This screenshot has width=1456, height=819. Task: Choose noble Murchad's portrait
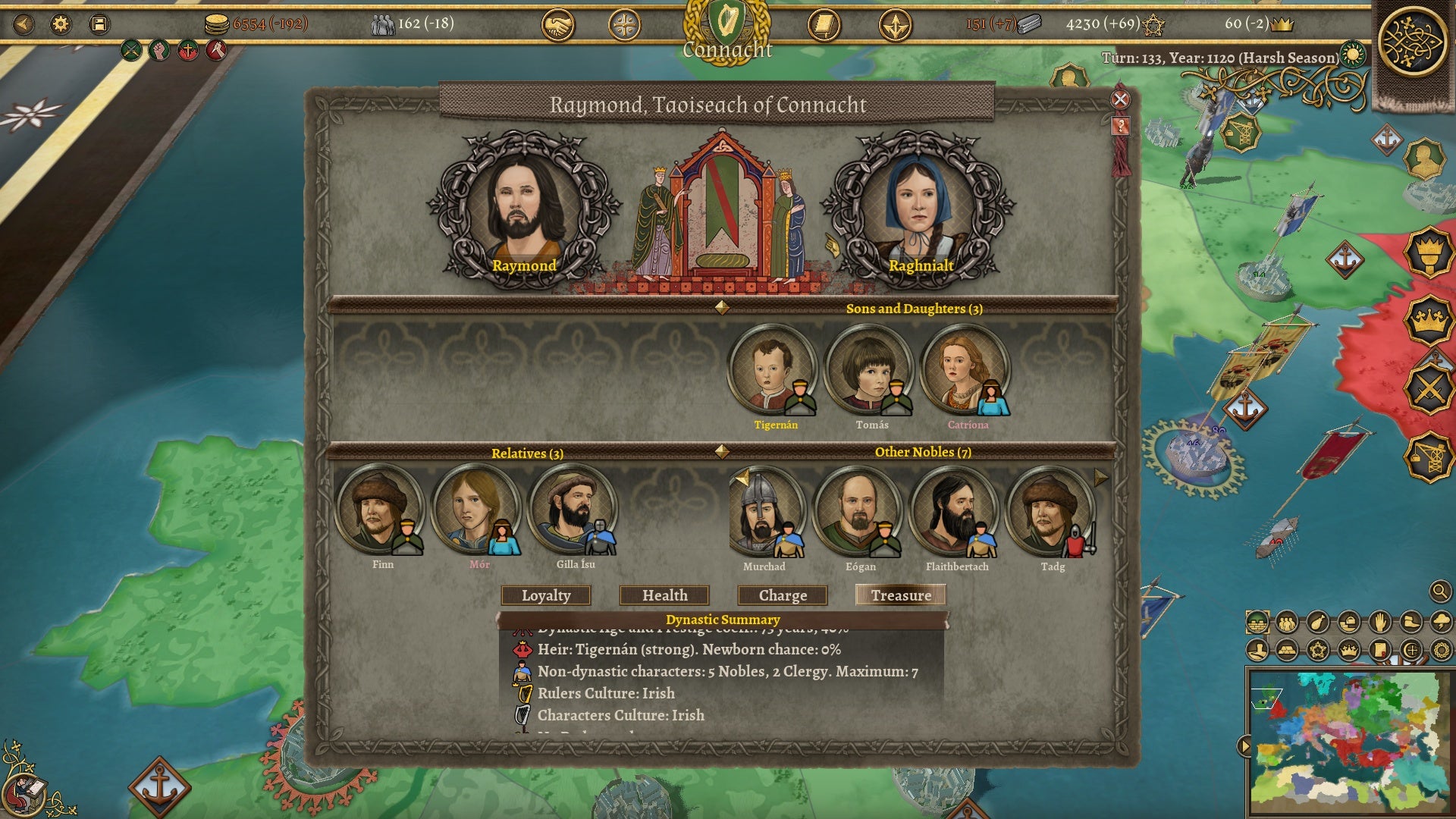pyautogui.click(x=764, y=511)
